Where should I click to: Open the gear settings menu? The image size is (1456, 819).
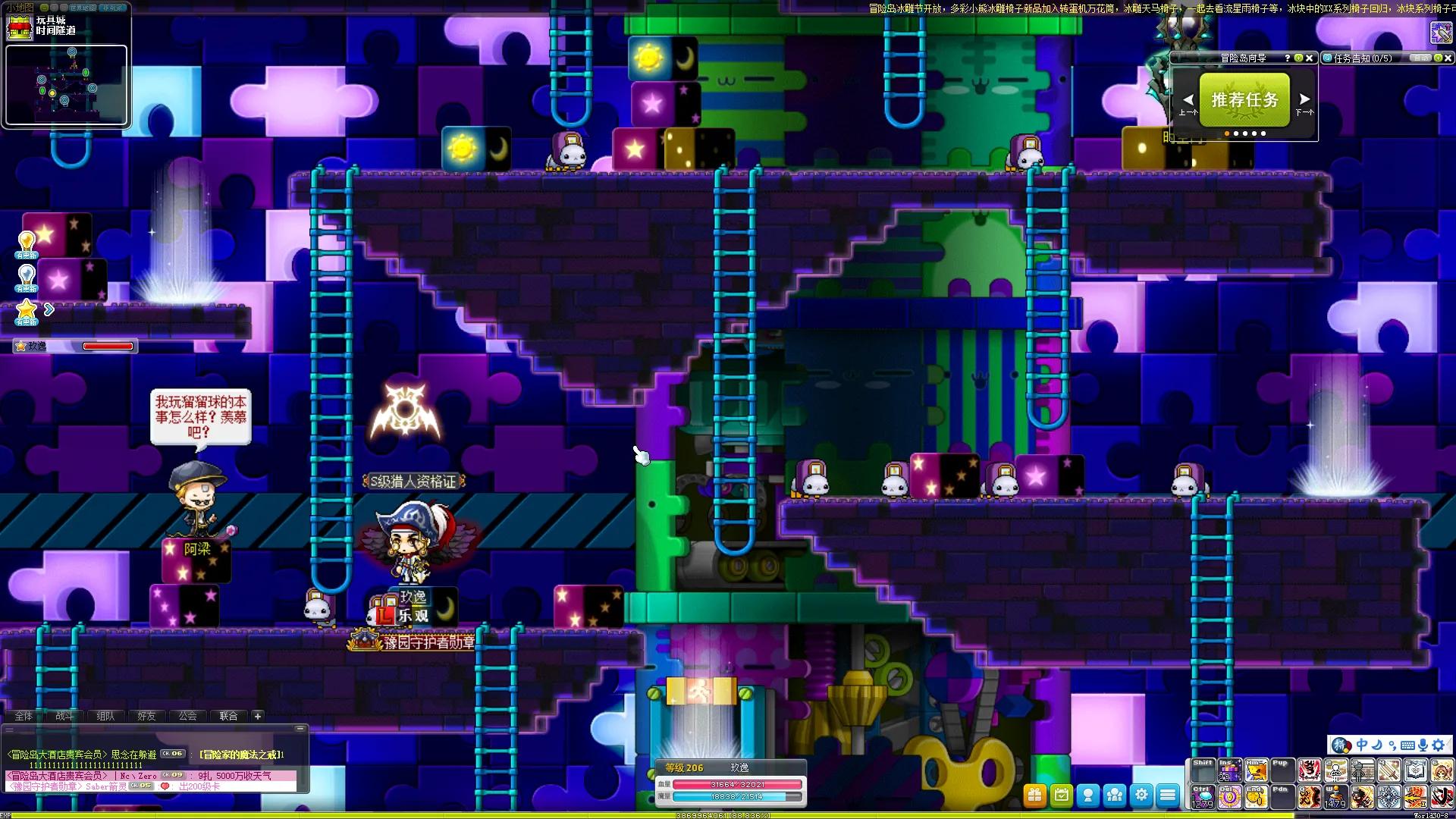point(1141,795)
